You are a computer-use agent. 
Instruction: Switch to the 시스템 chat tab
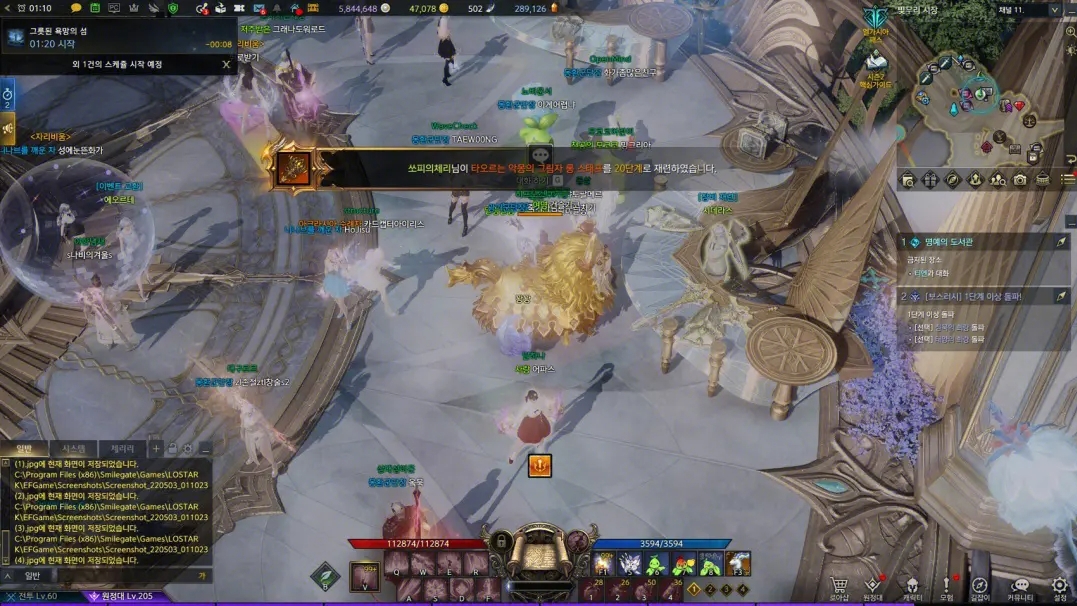point(73,449)
